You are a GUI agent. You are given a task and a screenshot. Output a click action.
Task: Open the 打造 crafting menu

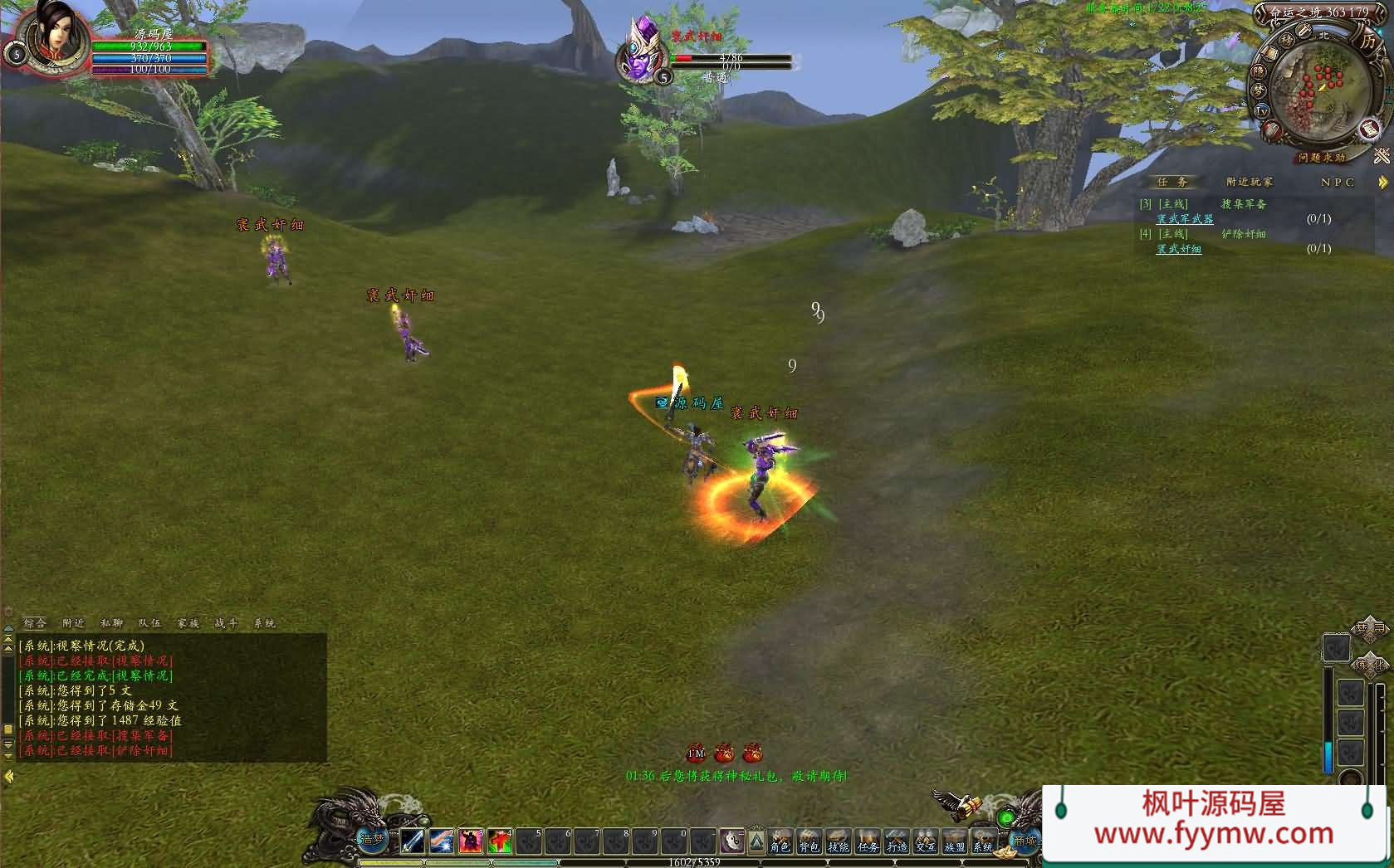(897, 841)
